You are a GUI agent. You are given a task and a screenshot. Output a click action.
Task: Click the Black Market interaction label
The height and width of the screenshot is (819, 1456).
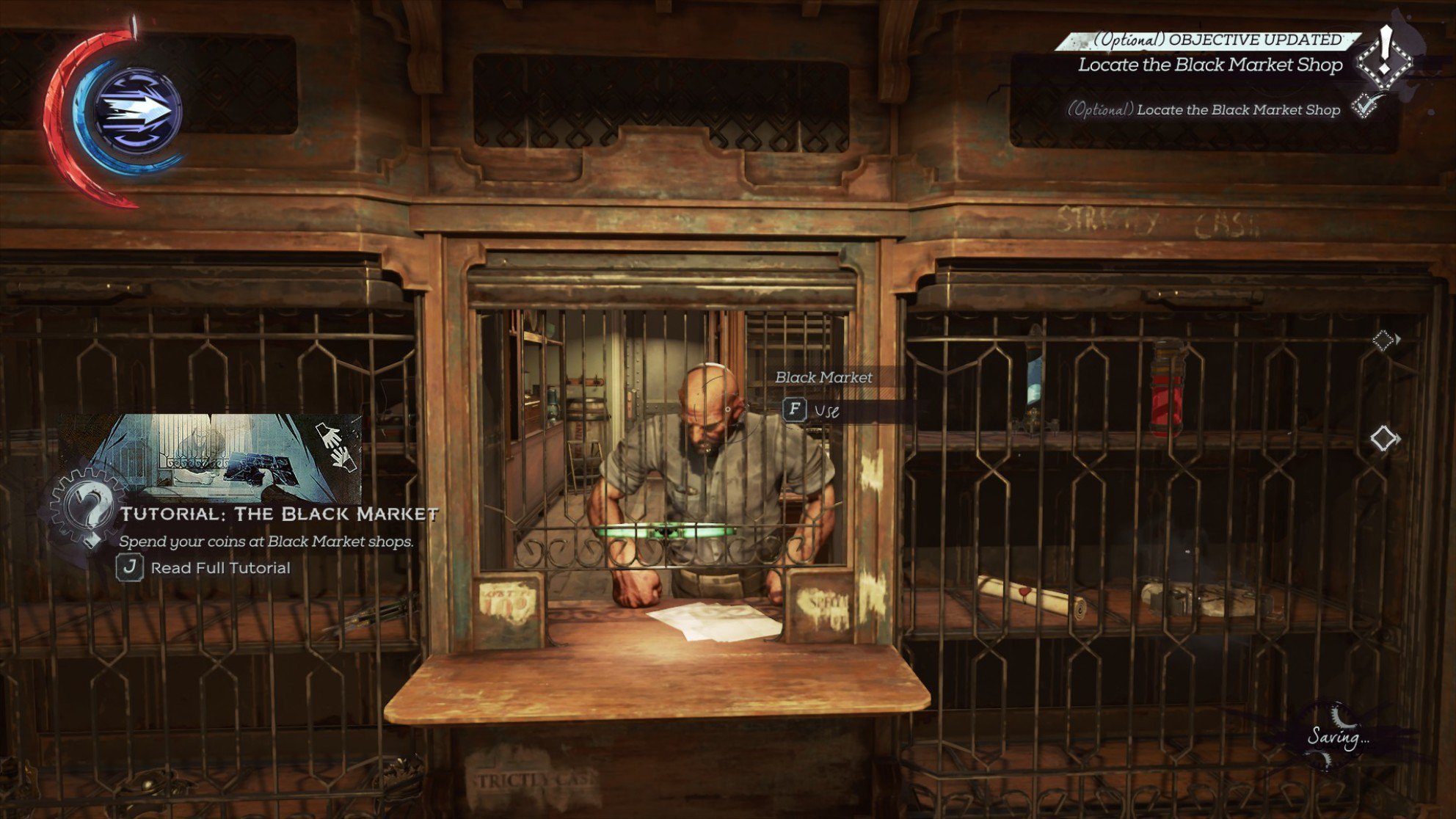(x=823, y=377)
